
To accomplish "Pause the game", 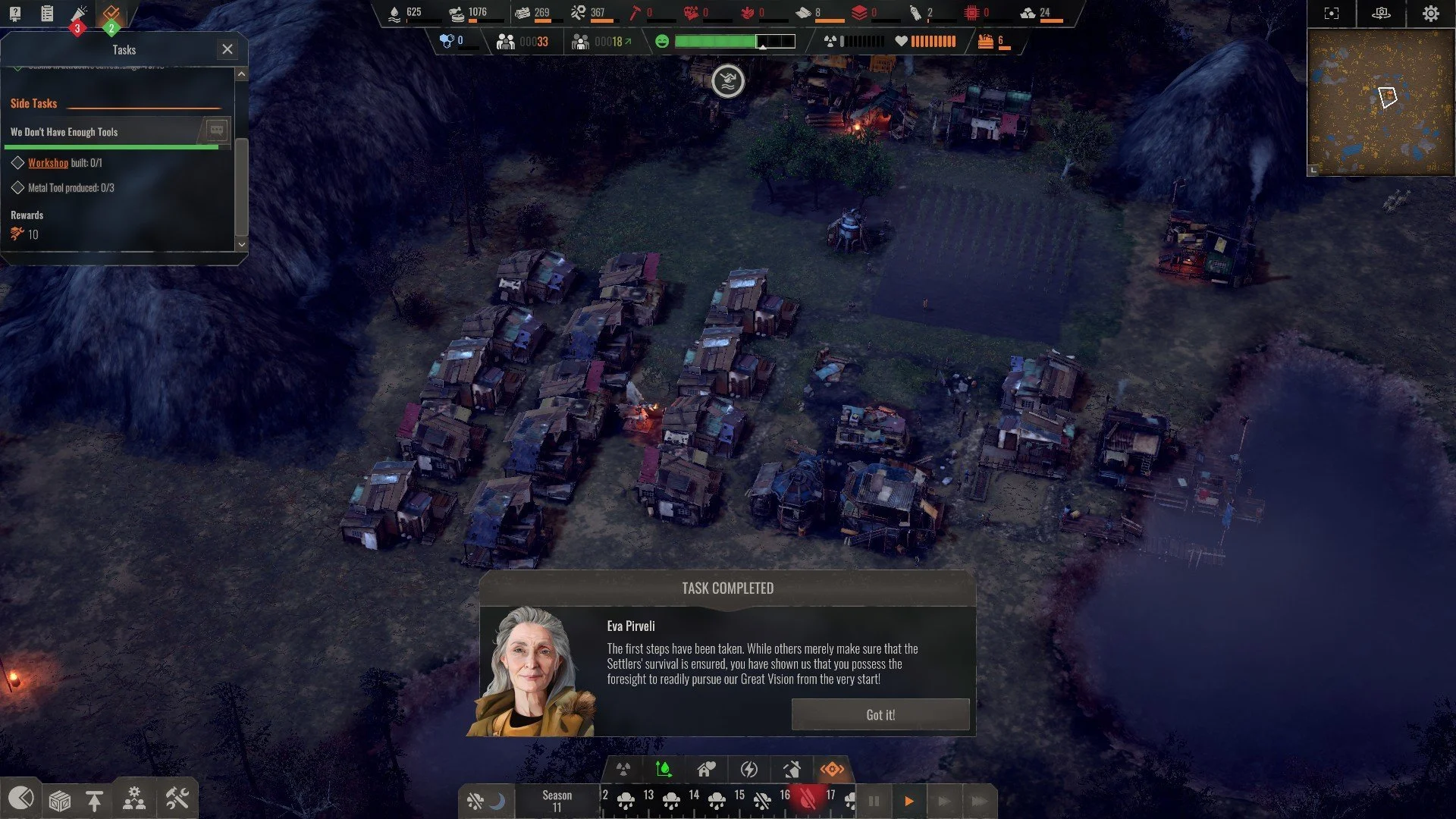I will (x=874, y=801).
